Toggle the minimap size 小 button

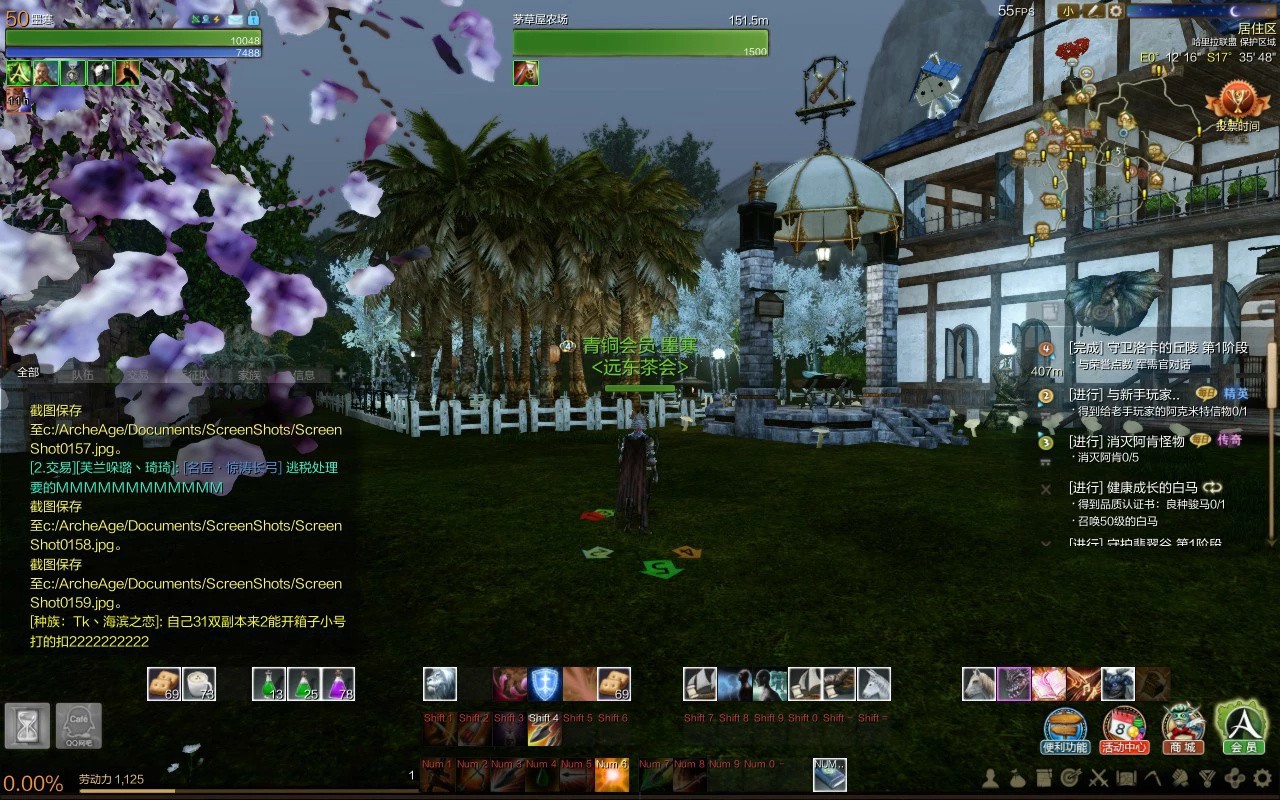pyautogui.click(x=1069, y=11)
